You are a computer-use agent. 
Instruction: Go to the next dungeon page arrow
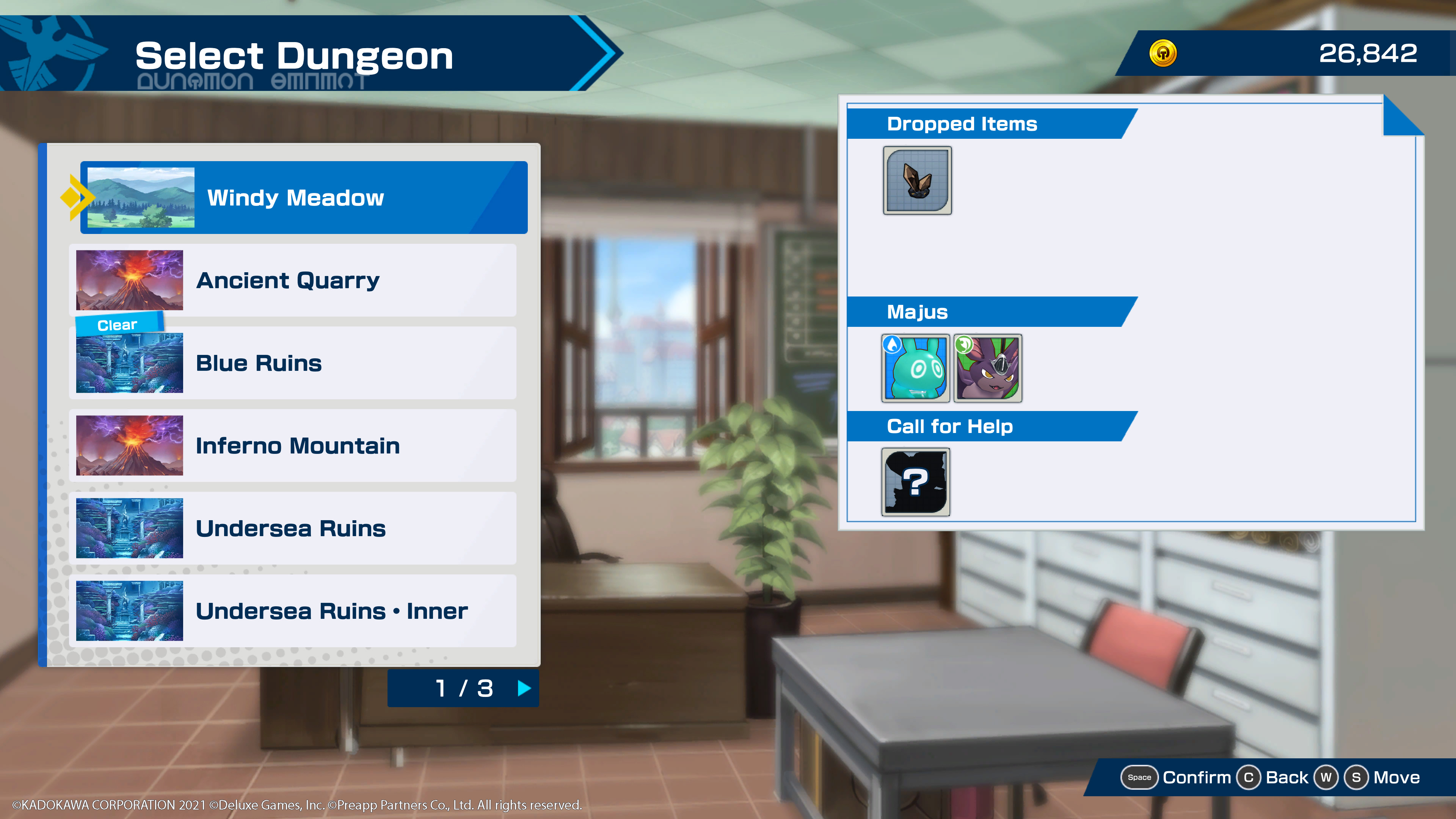524,688
